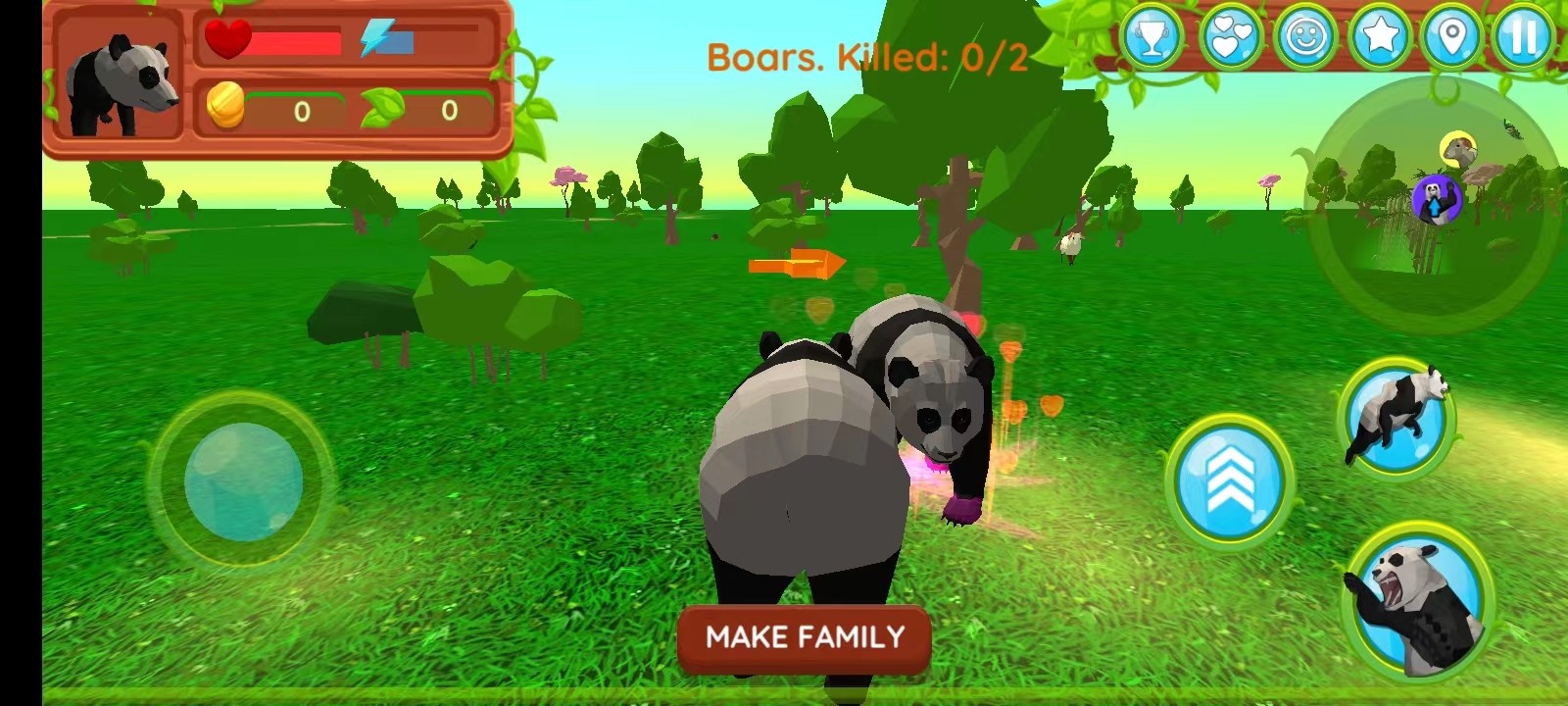
Task: Tap the gold coin currency icon
Action: coord(225,106)
